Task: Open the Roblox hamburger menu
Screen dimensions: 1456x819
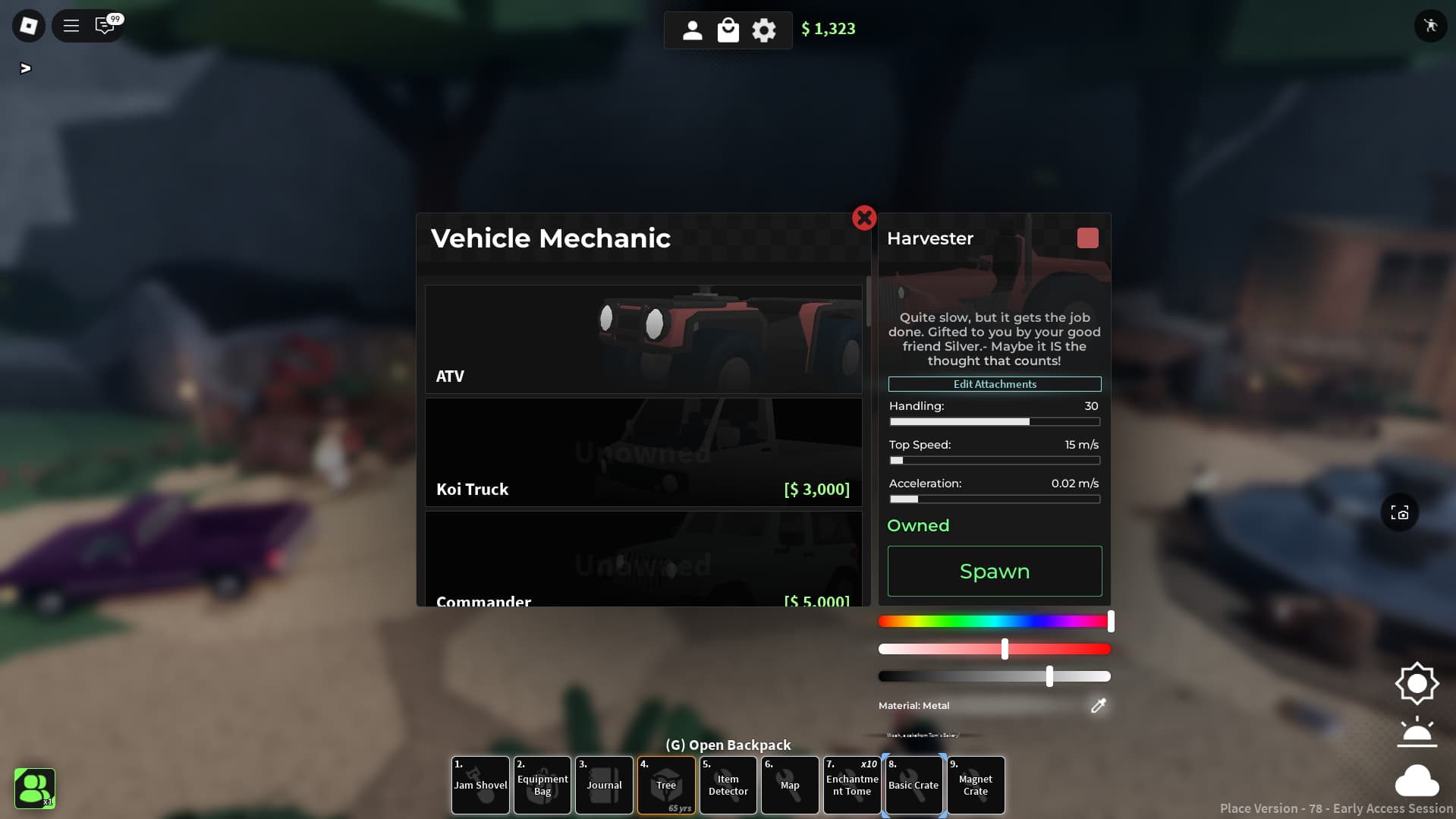Action: [x=70, y=25]
